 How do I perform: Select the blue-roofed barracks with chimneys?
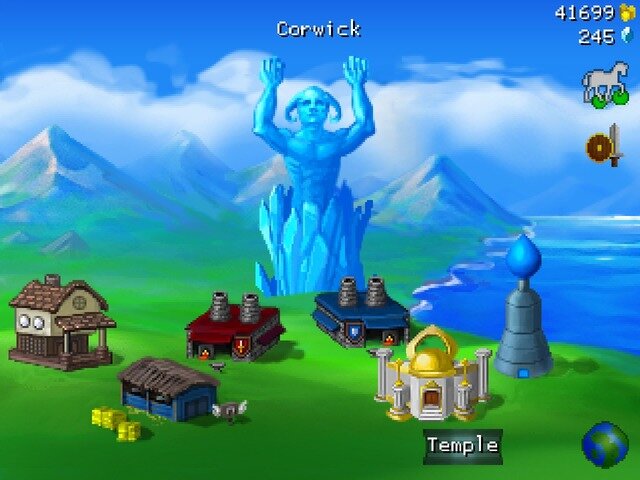(x=360, y=311)
